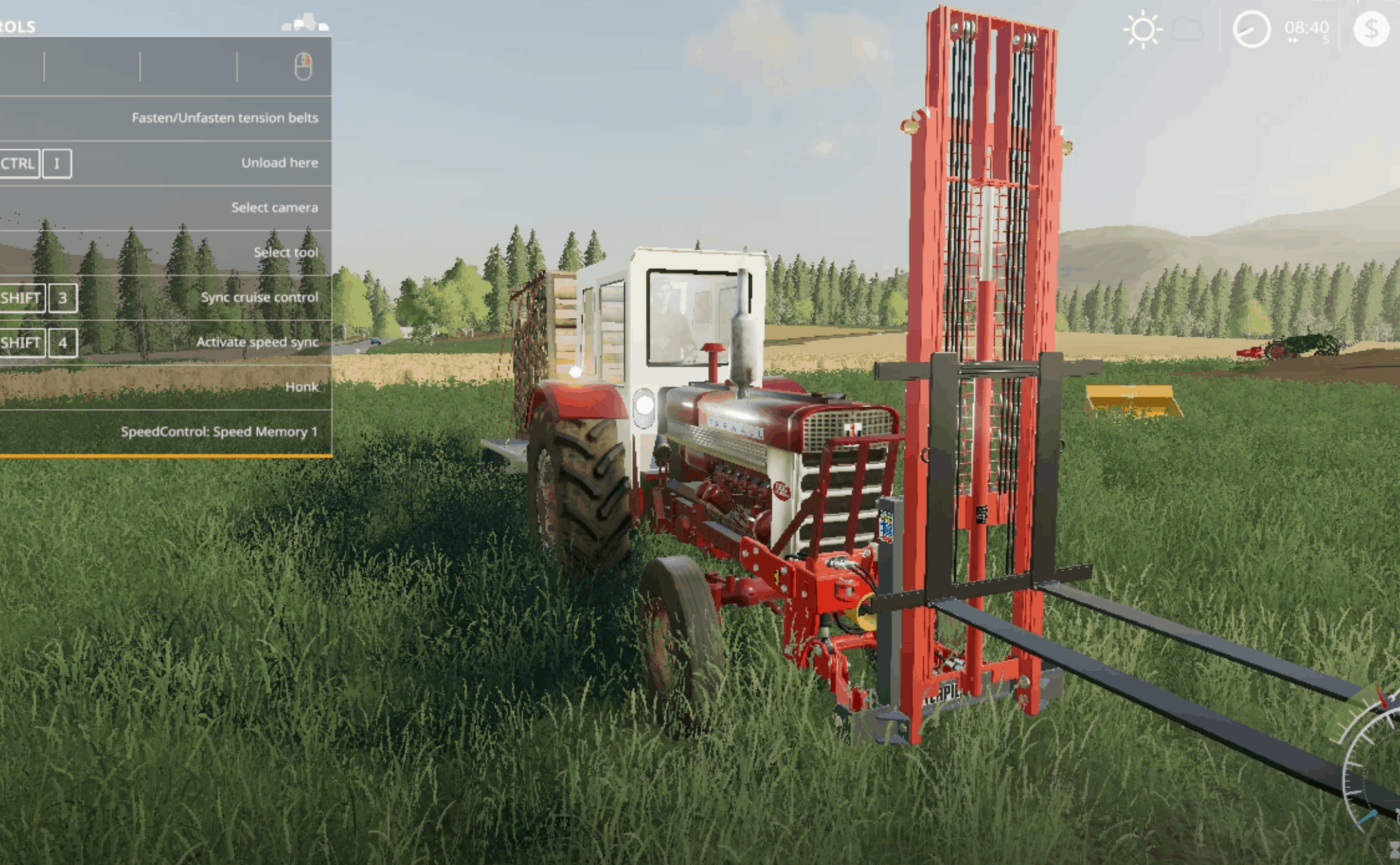This screenshot has height=865, width=1400.
Task: Open Select tool to cycle tools
Action: pos(286,252)
